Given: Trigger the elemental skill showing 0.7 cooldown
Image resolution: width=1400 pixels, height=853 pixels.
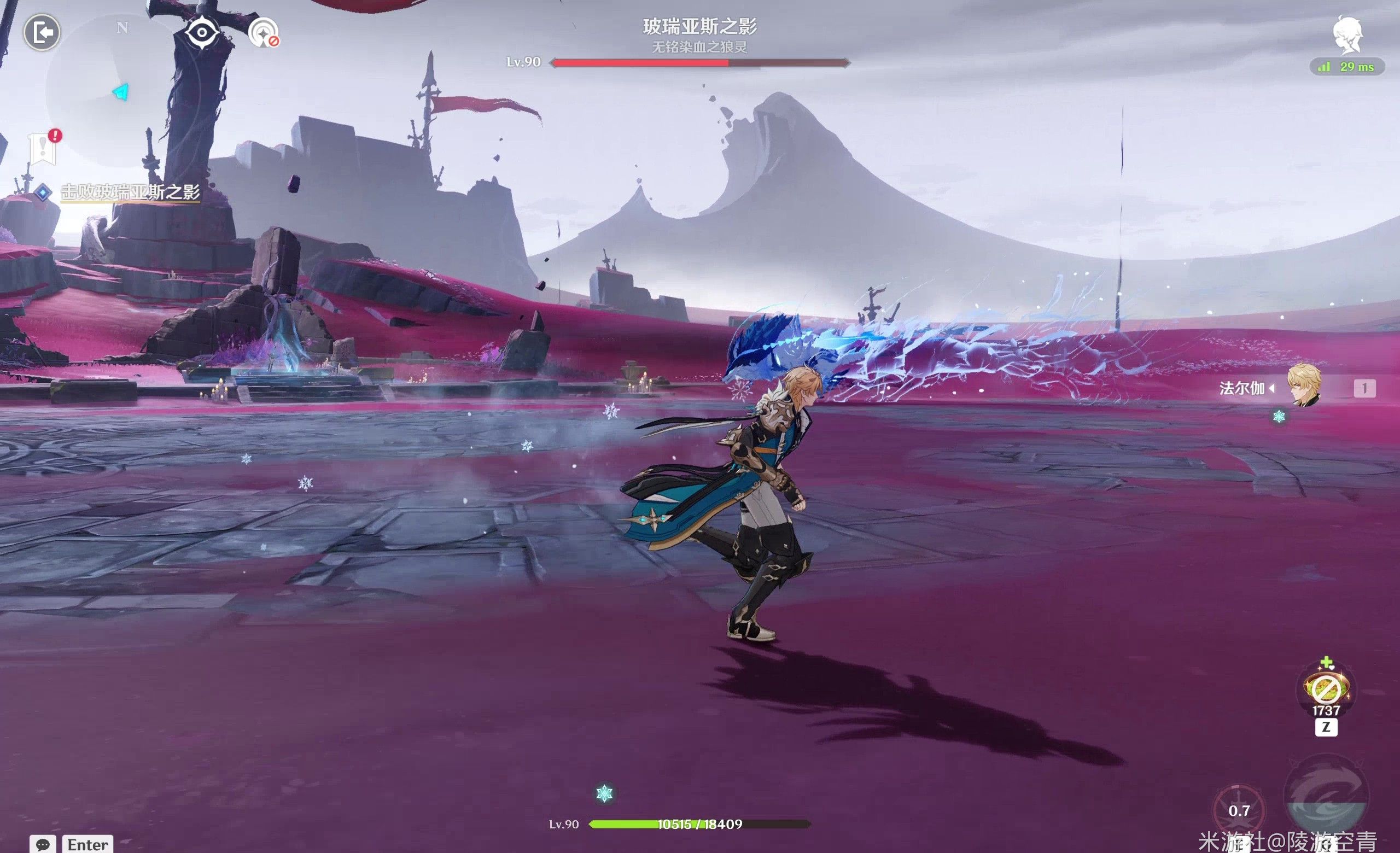Looking at the screenshot, I should [x=1239, y=810].
